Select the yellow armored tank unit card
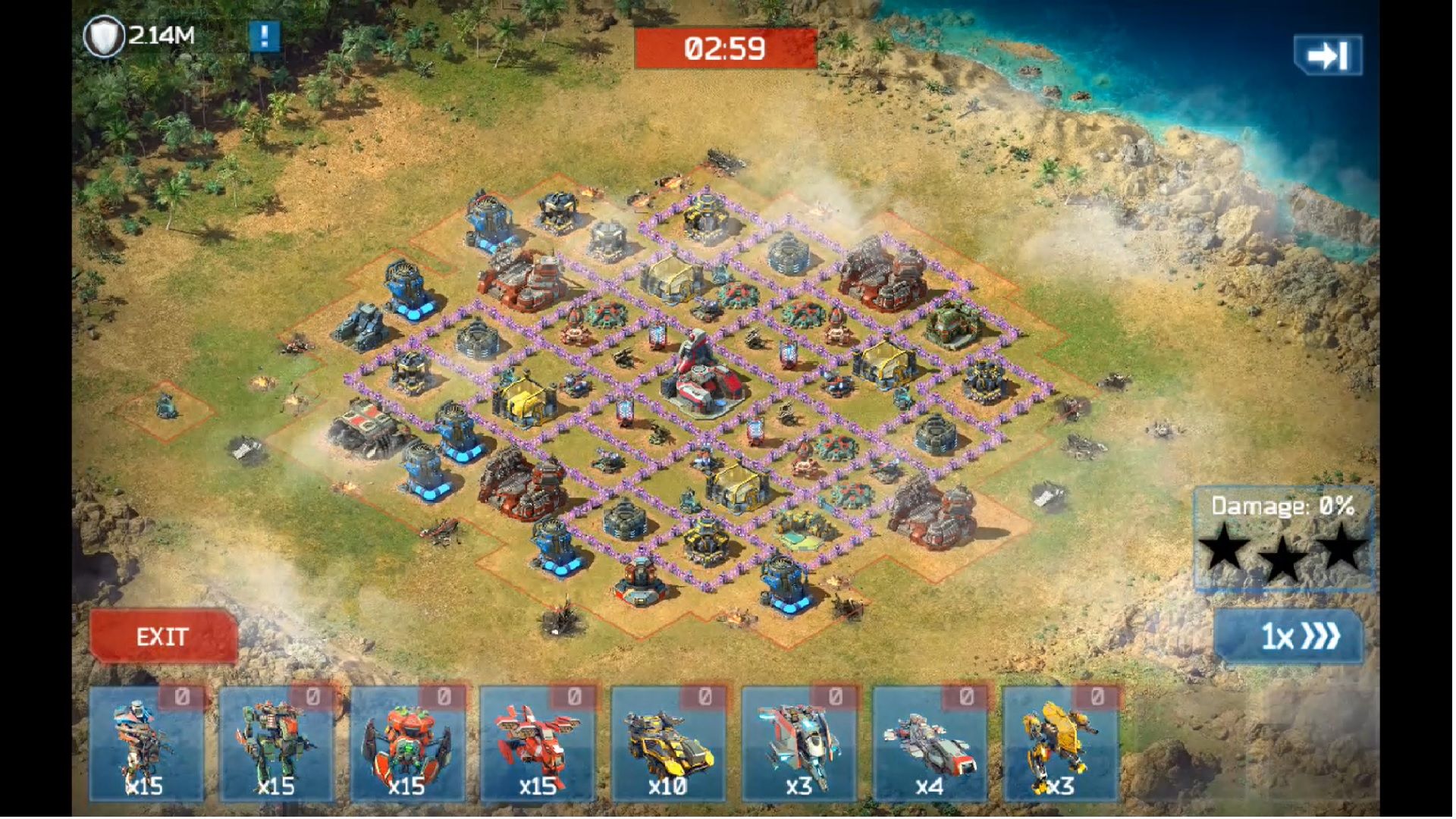Viewport: 1456px width, 819px height. 668,745
